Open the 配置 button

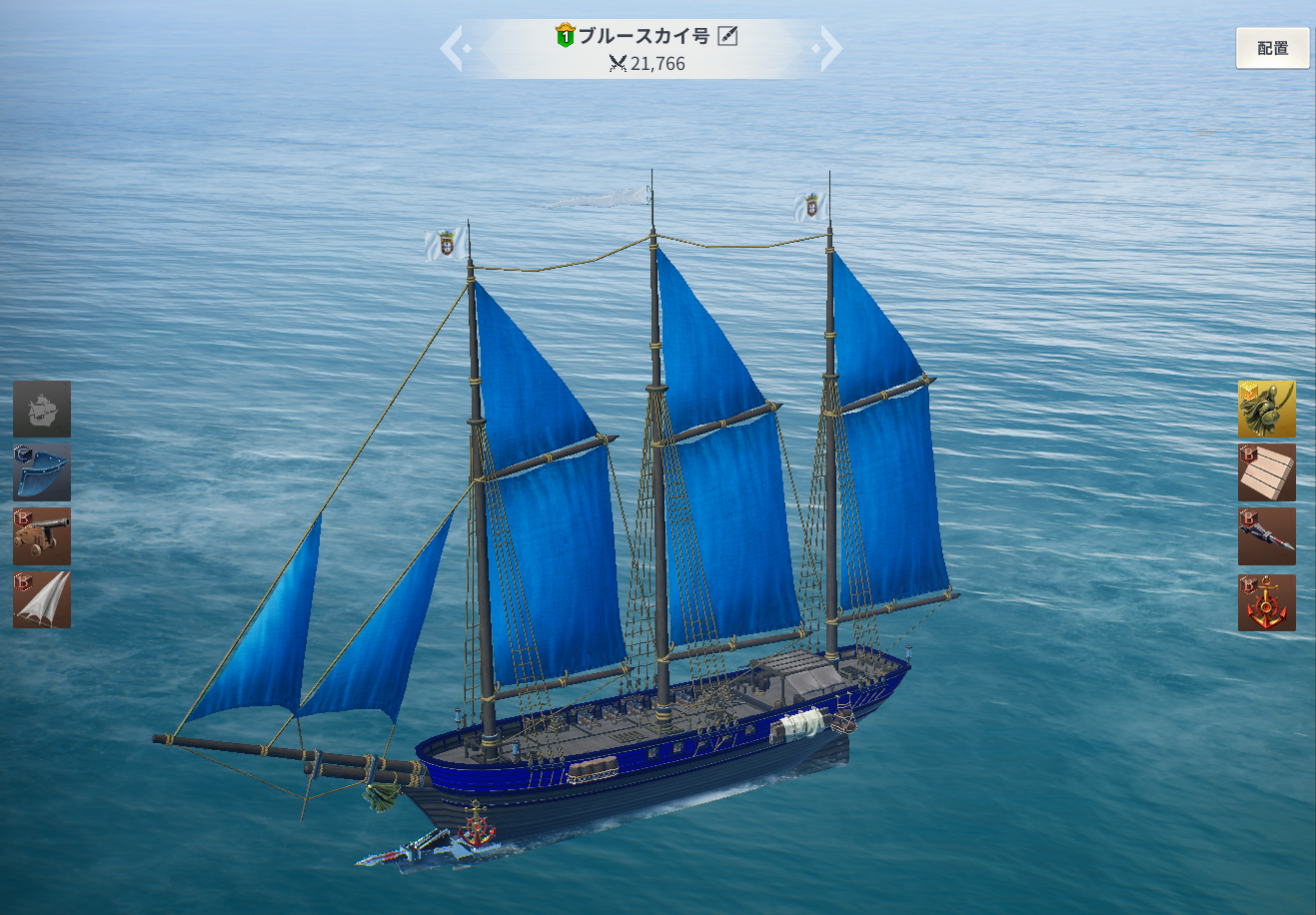[x=1272, y=48]
